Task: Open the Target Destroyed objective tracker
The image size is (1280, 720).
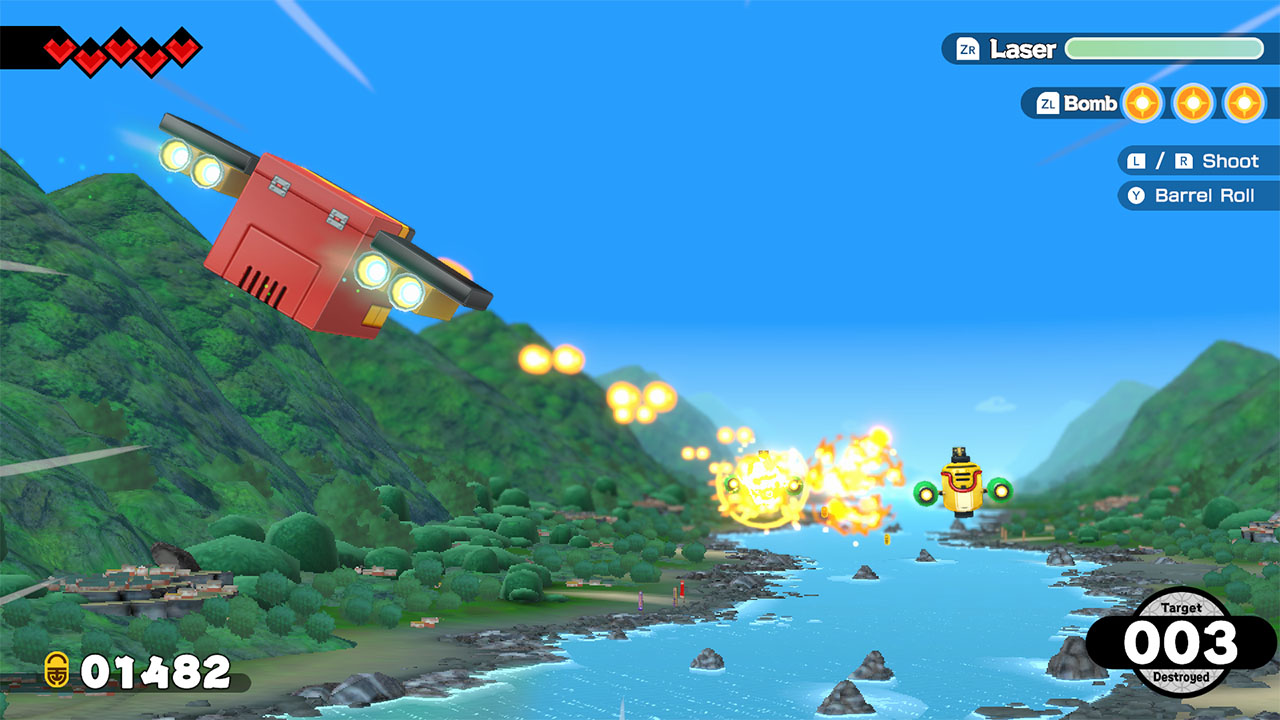Action: click(x=1180, y=642)
